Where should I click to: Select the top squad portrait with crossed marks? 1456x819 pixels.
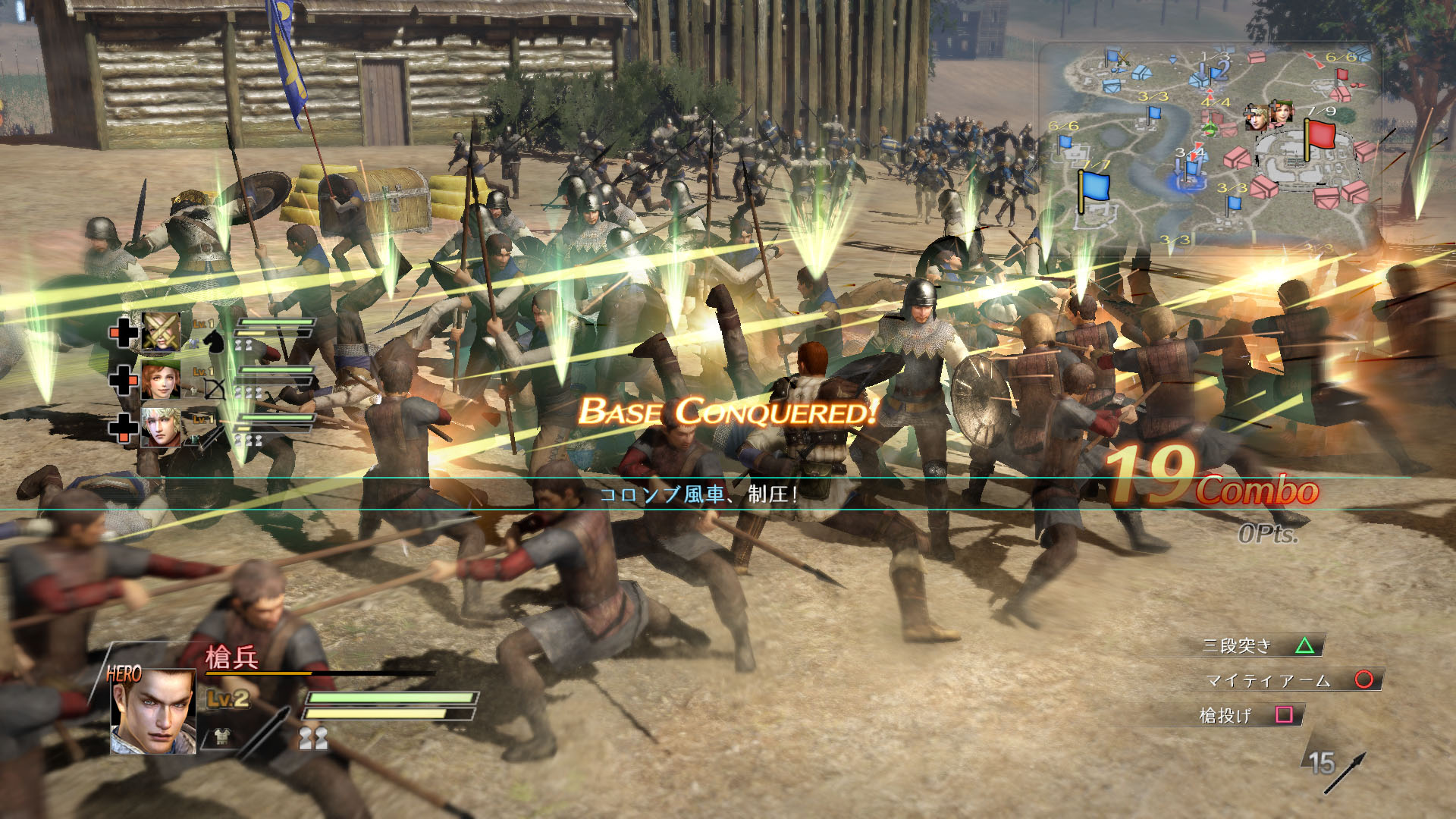click(x=161, y=331)
